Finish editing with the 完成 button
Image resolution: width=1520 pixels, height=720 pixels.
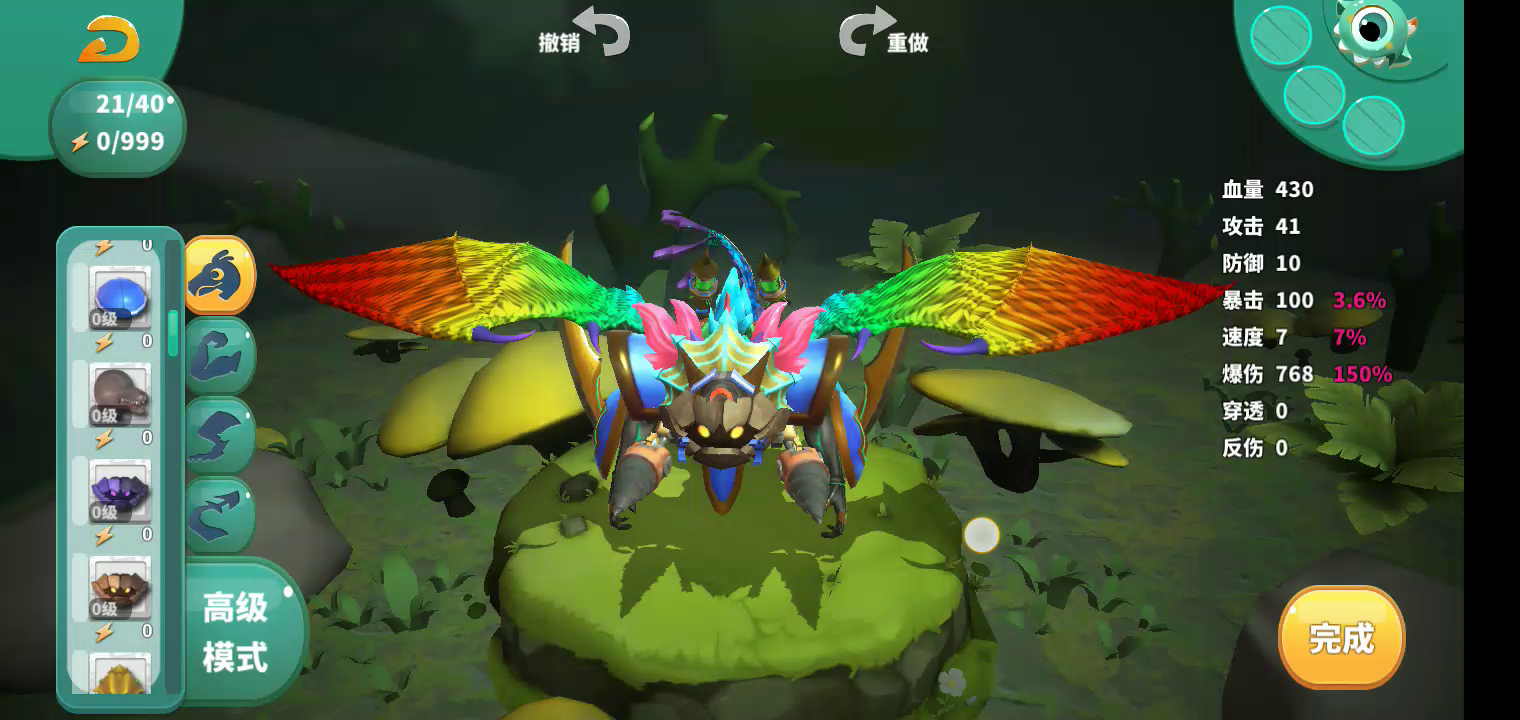point(1341,637)
